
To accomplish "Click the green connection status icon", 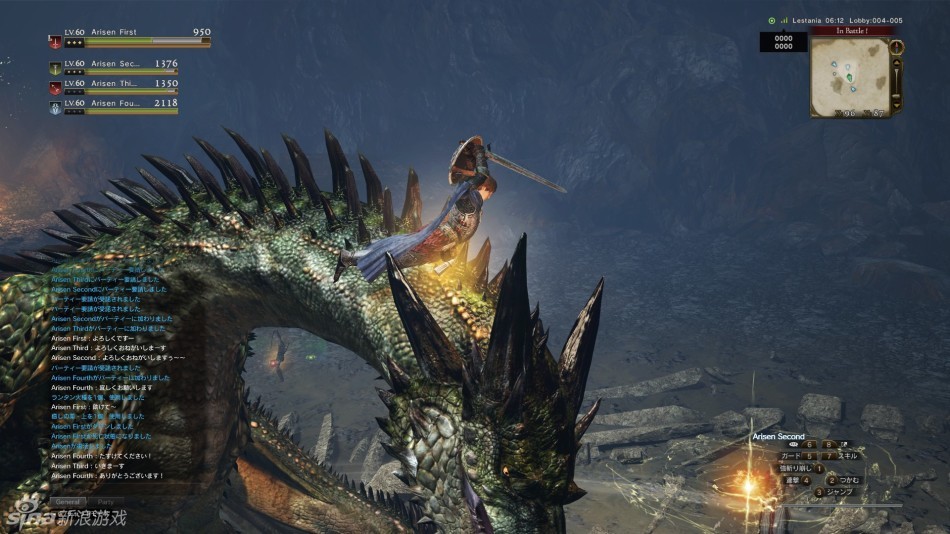I will pyautogui.click(x=771, y=20).
